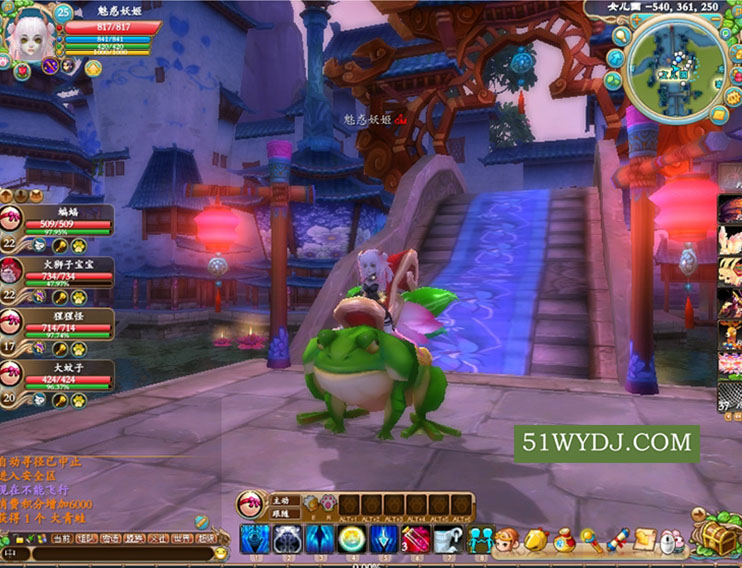Select the 主动 pet mode button
The height and width of the screenshot is (568, 742).
click(282, 498)
